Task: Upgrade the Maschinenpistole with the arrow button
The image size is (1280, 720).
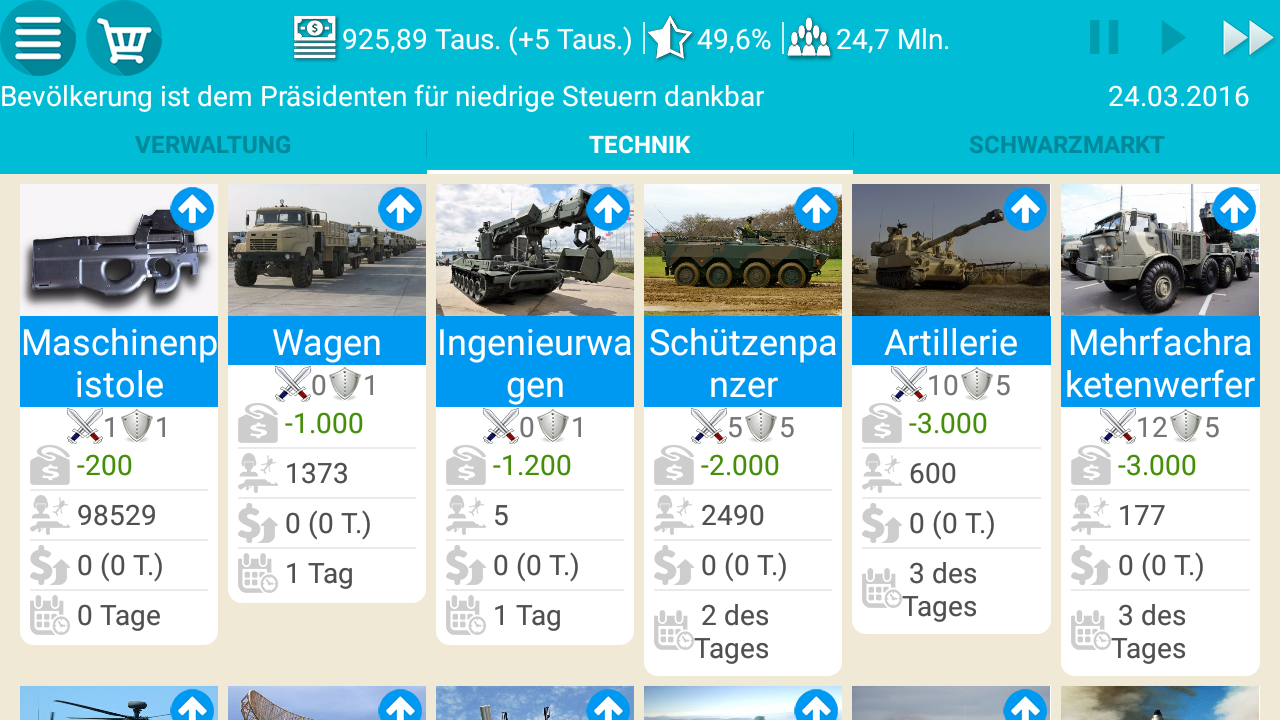Action: pos(193,209)
